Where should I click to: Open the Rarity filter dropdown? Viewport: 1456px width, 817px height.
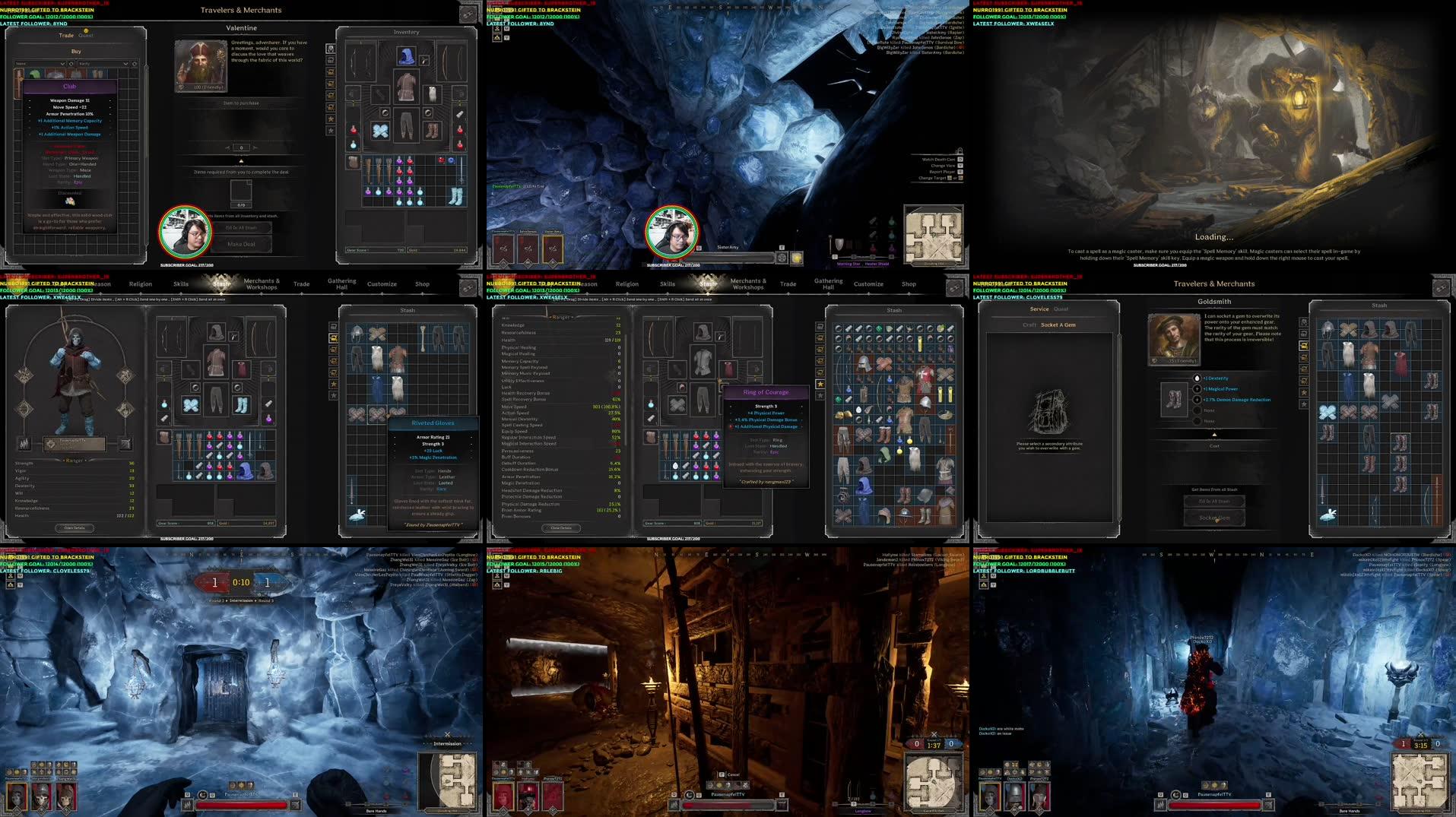(103, 64)
